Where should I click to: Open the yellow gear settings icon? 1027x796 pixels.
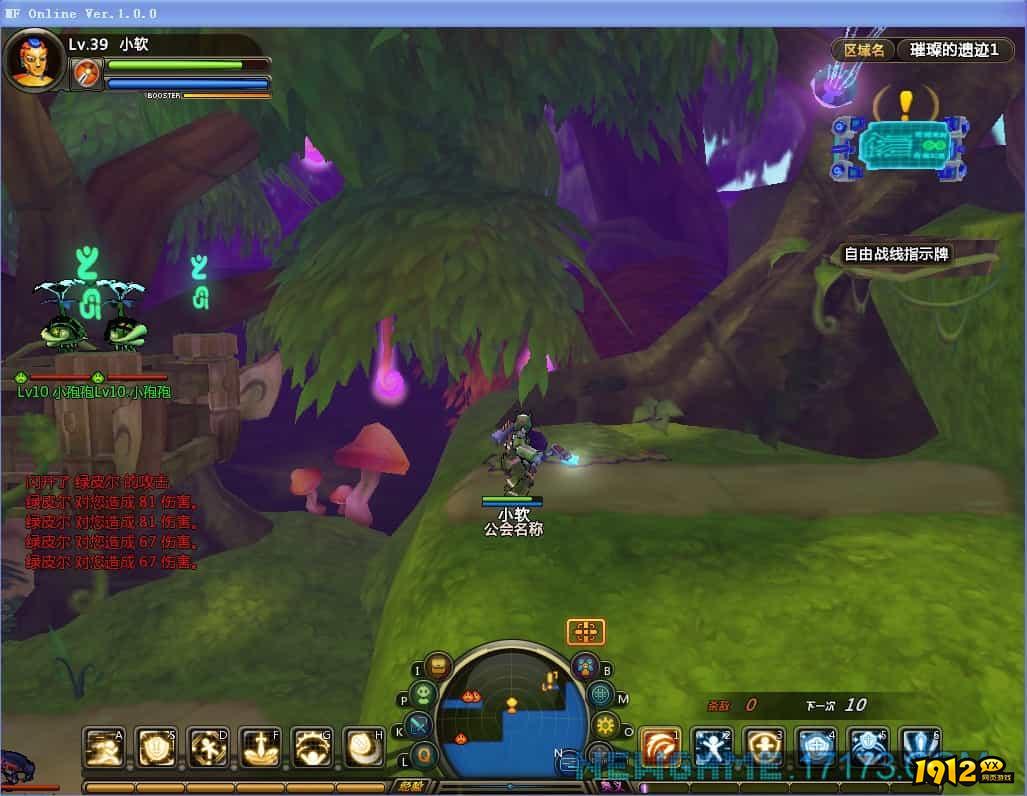click(x=605, y=725)
